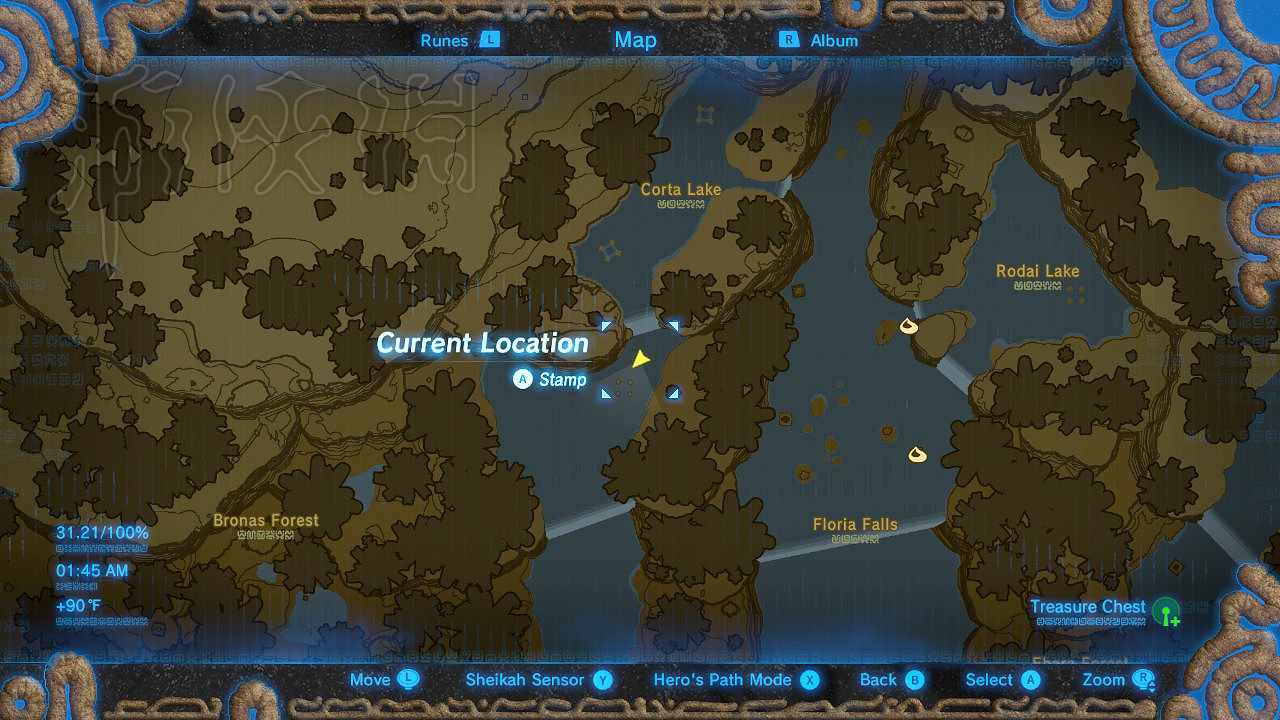Click the A button icon beside Stamp
The height and width of the screenshot is (720, 1280).
(521, 379)
